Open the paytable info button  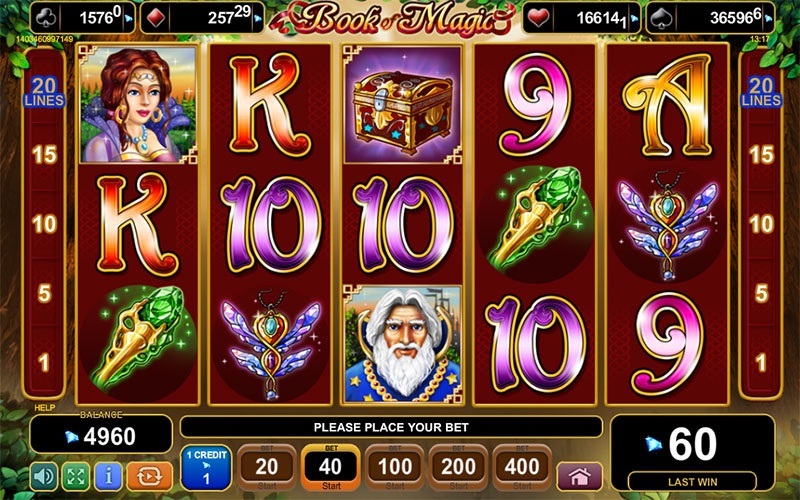click(x=109, y=474)
